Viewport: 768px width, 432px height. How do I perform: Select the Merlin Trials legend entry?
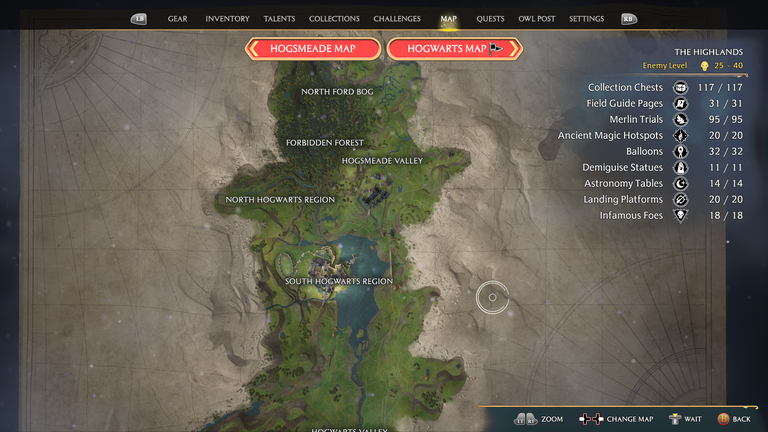click(x=636, y=120)
